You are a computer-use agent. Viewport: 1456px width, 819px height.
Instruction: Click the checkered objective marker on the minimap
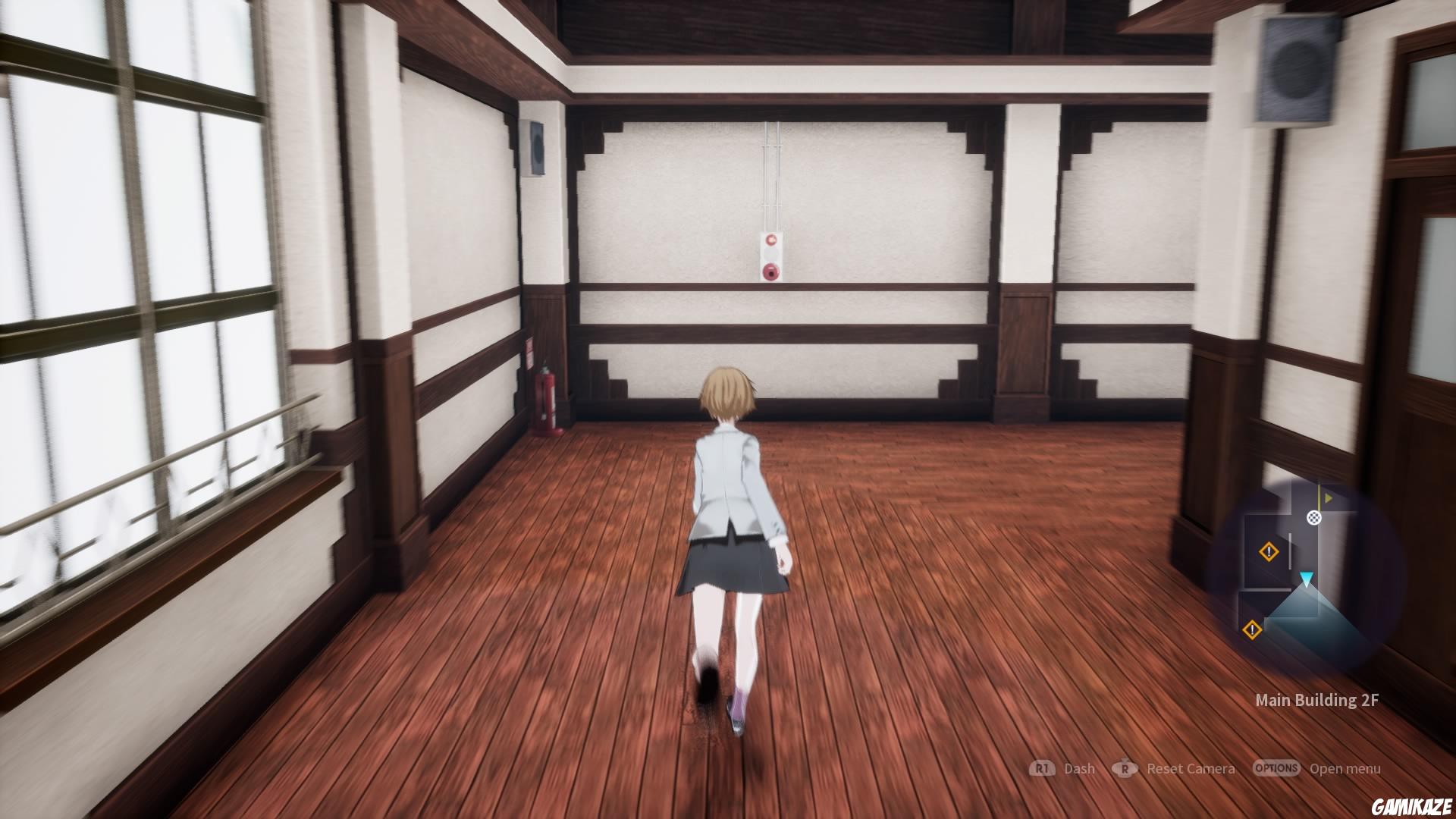click(1314, 518)
